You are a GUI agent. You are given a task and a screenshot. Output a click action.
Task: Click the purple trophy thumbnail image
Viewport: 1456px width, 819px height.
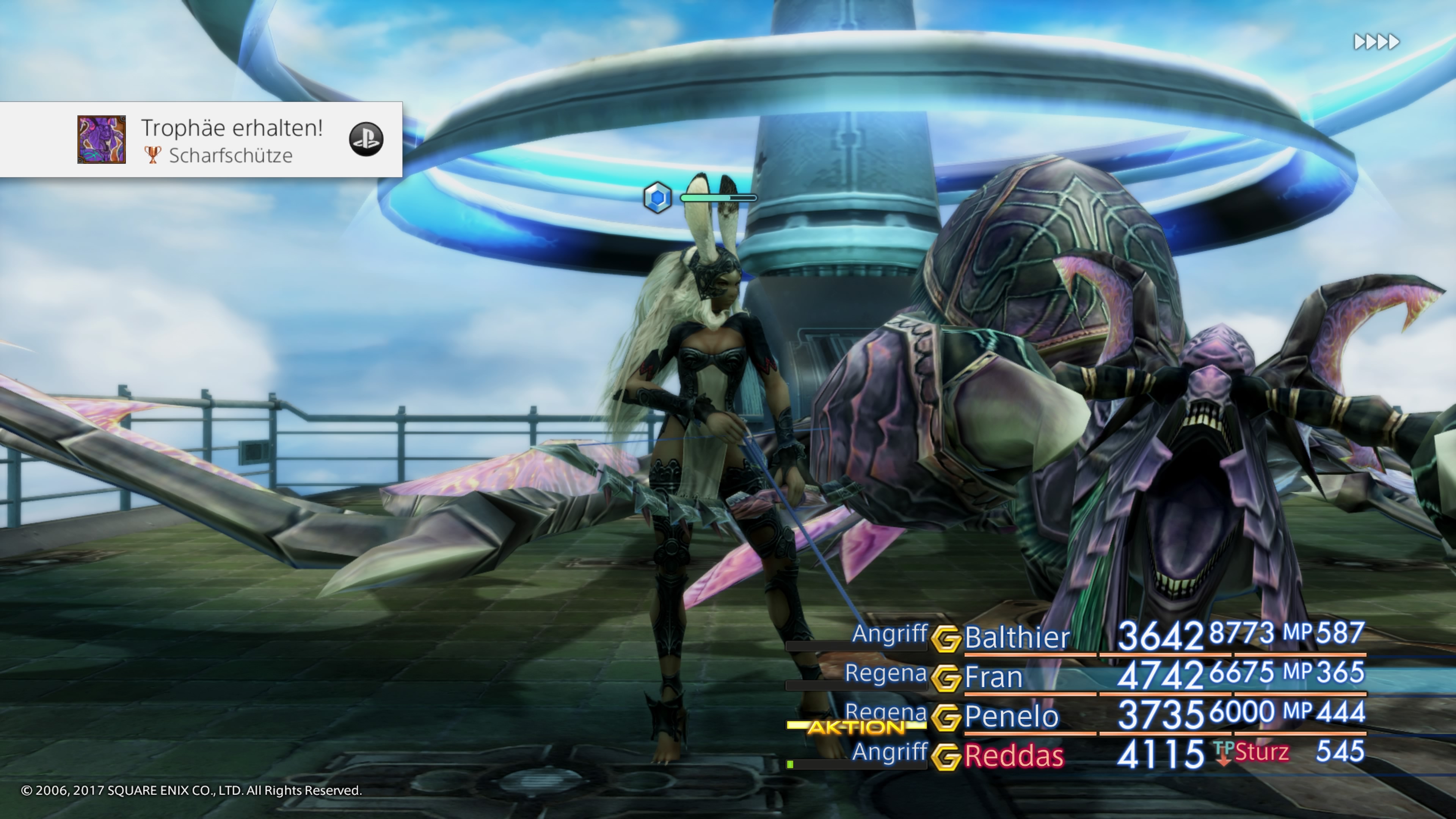[x=102, y=140]
